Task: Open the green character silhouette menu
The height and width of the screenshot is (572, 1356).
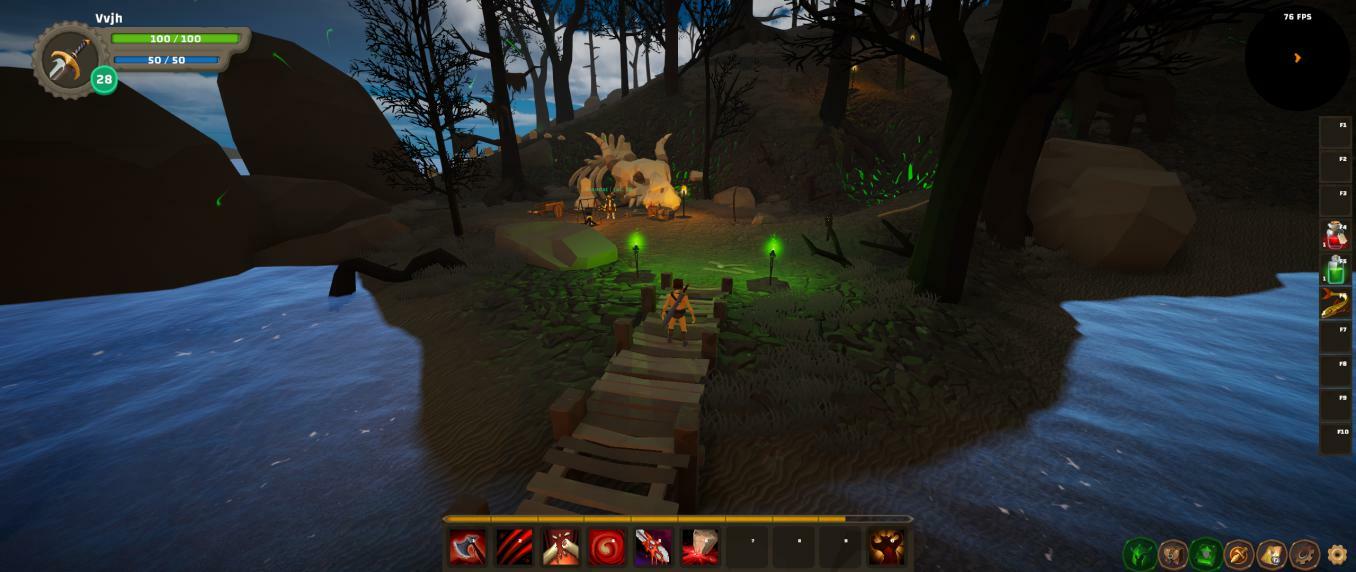Action: (1140, 554)
